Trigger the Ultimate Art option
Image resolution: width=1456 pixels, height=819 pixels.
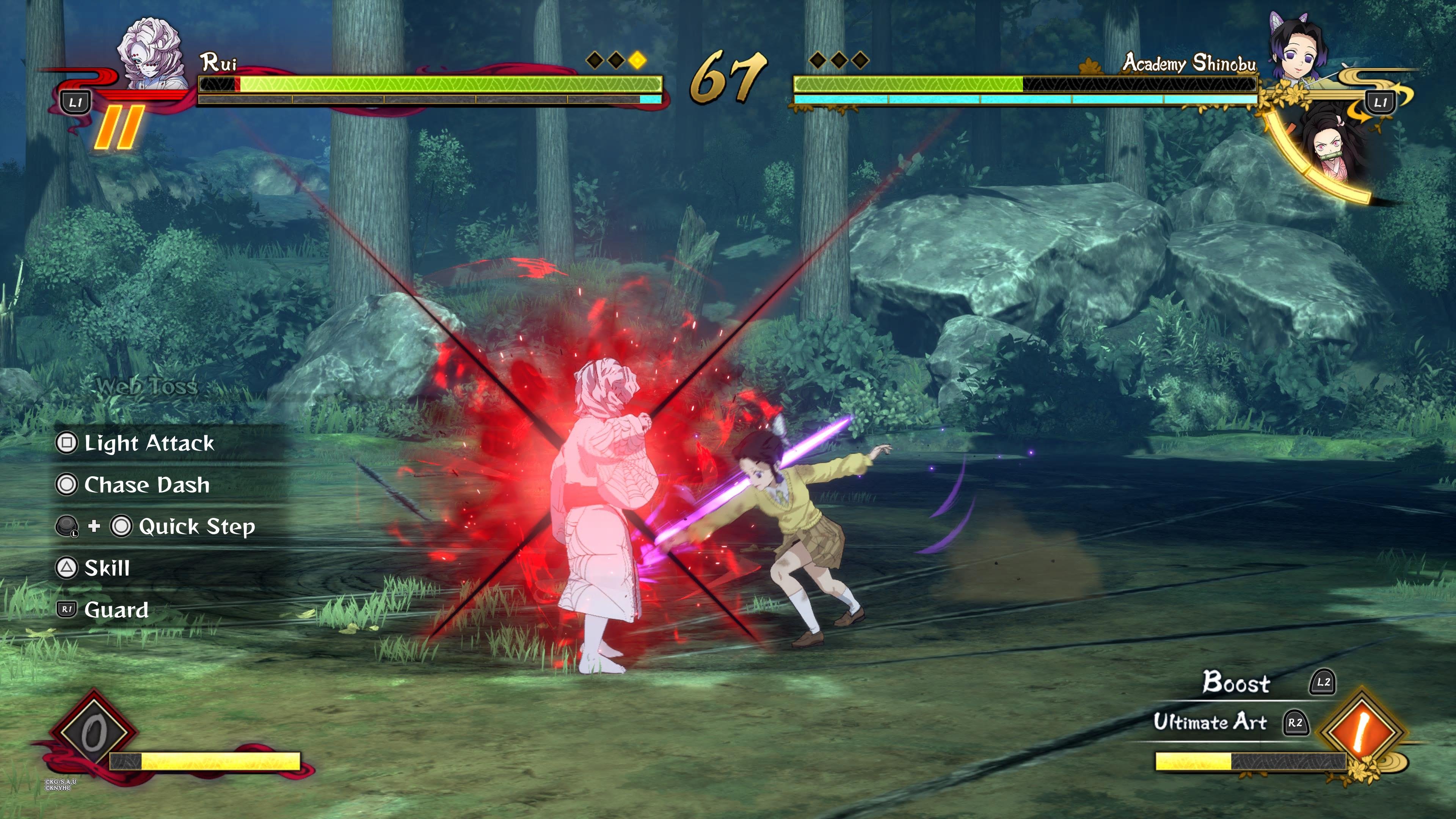(x=1210, y=722)
